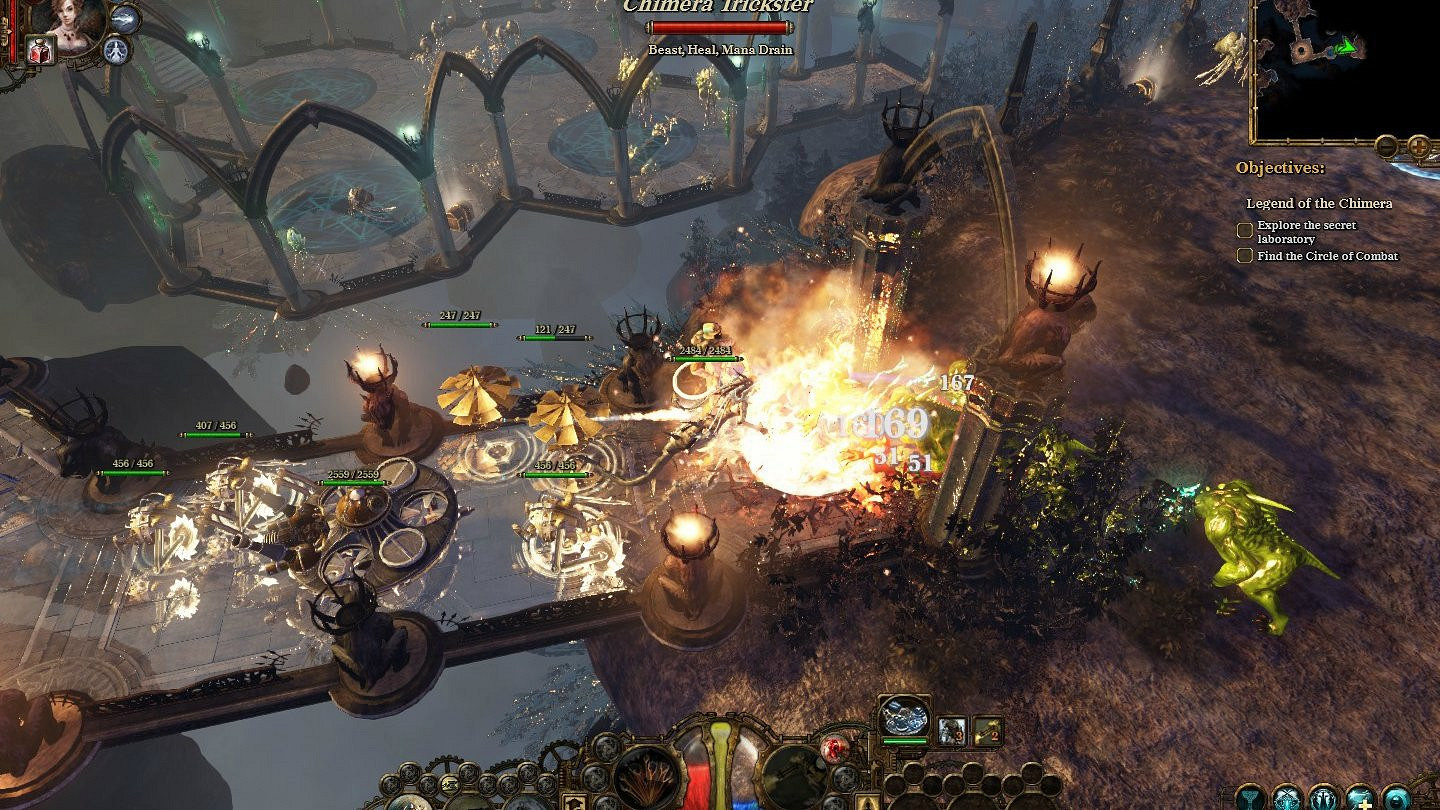Select the Legend of the Chimera quest

point(1318,203)
